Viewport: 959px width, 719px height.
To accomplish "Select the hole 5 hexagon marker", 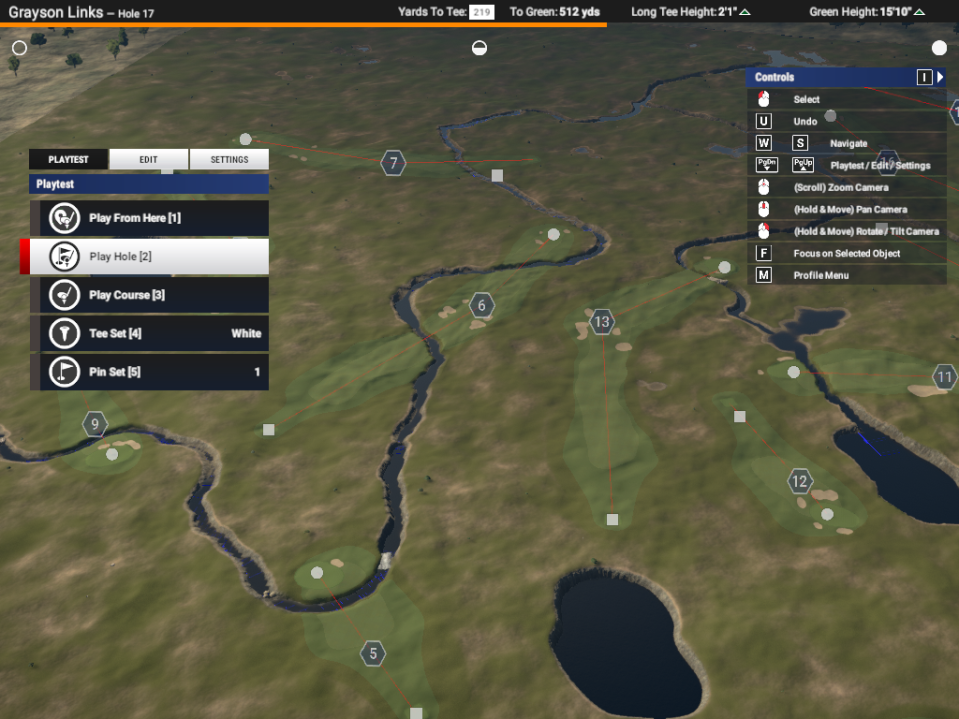I will pos(373,655).
